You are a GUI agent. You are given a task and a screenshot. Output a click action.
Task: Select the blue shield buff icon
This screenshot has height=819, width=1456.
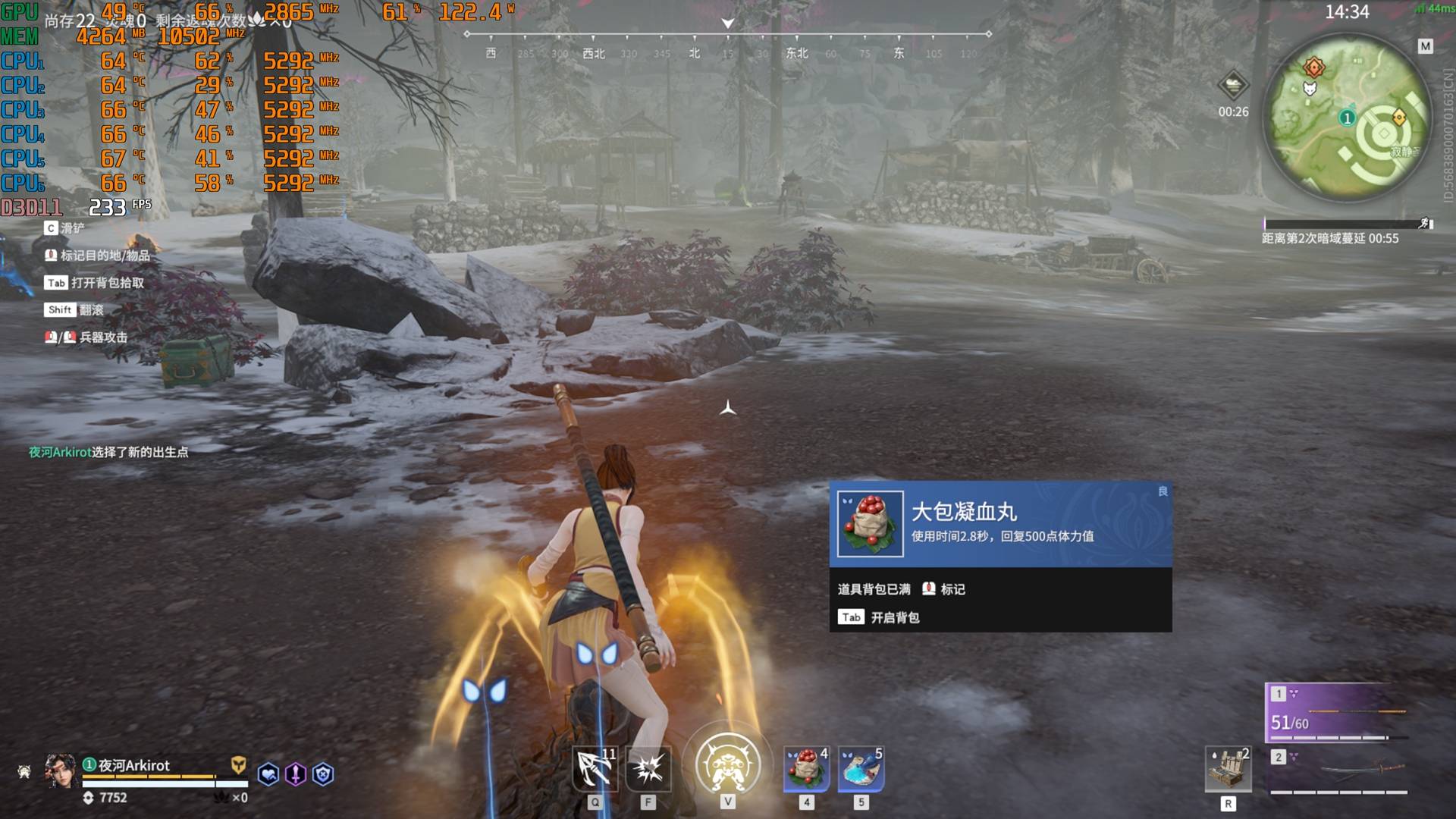[323, 774]
